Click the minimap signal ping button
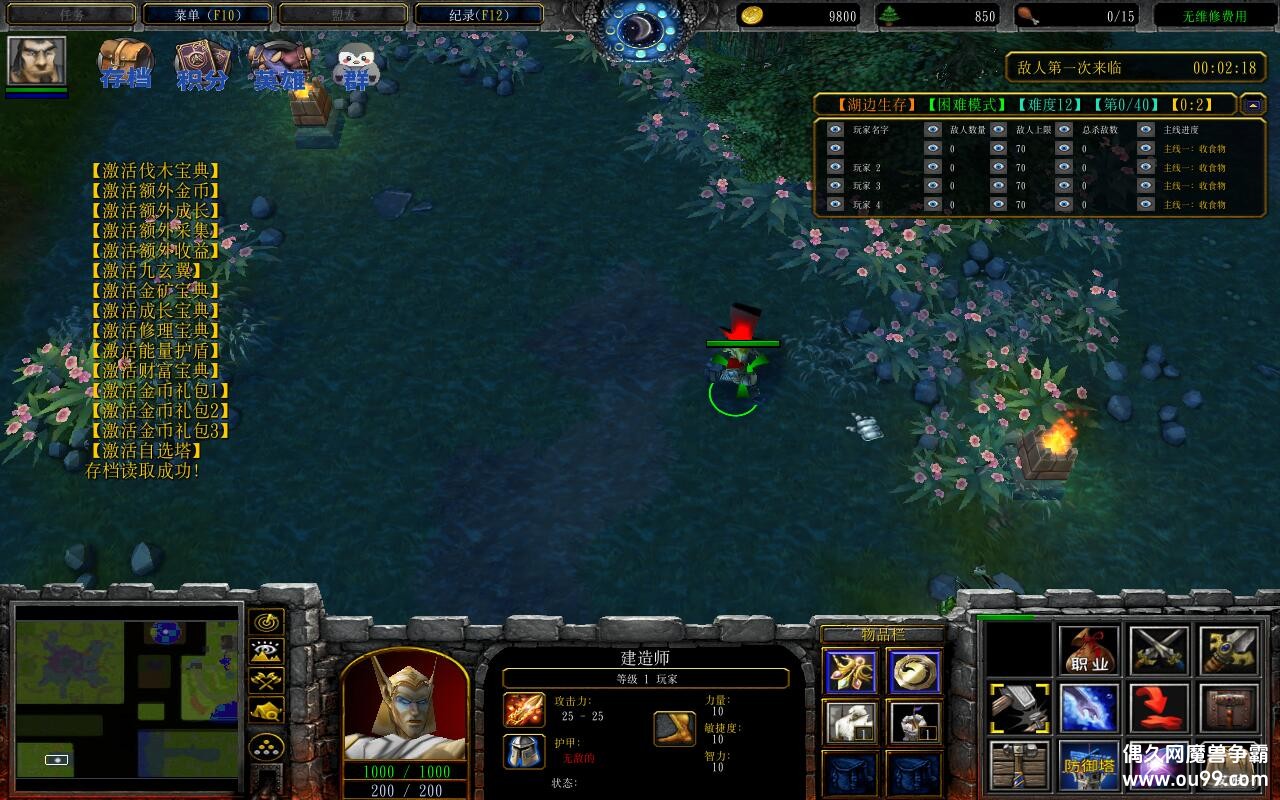 (266, 622)
